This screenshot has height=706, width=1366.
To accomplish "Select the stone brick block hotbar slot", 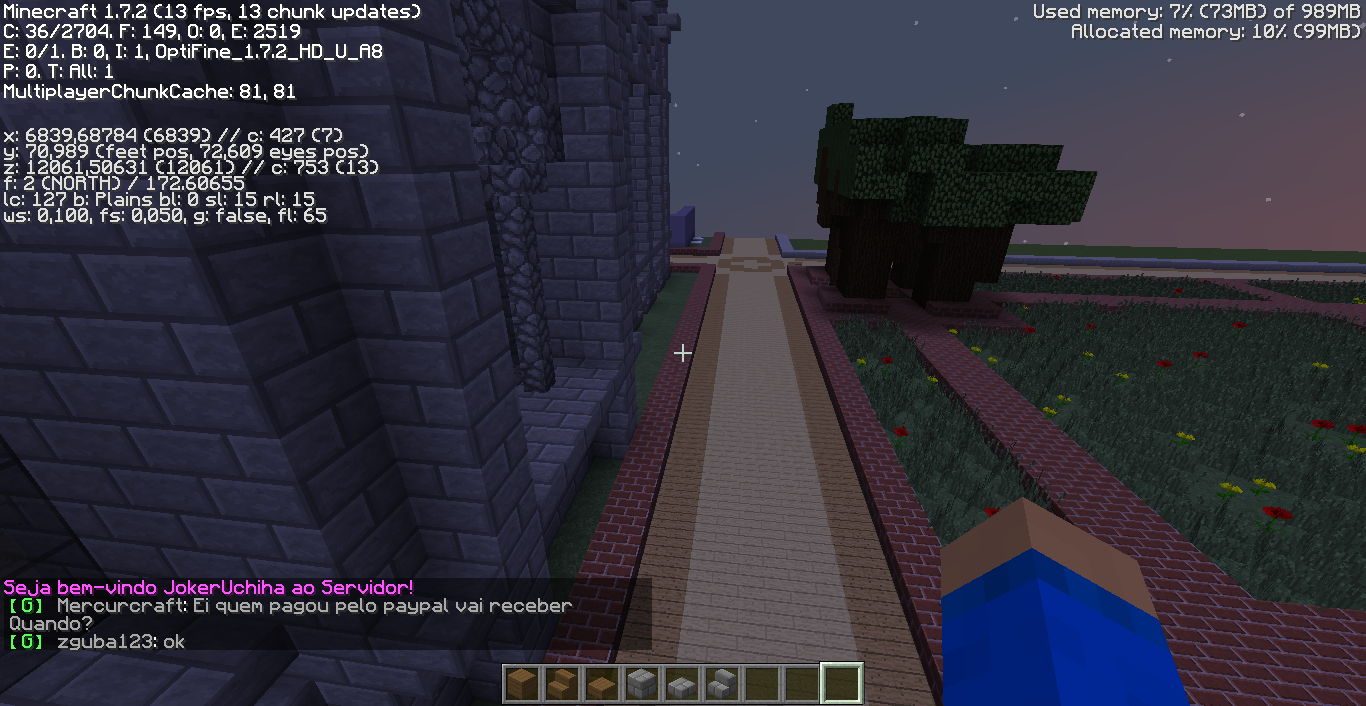I will (641, 685).
